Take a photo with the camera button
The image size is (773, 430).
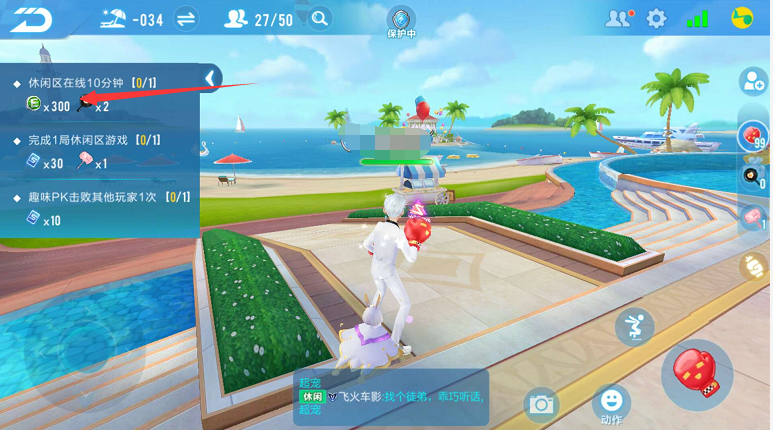coord(542,404)
